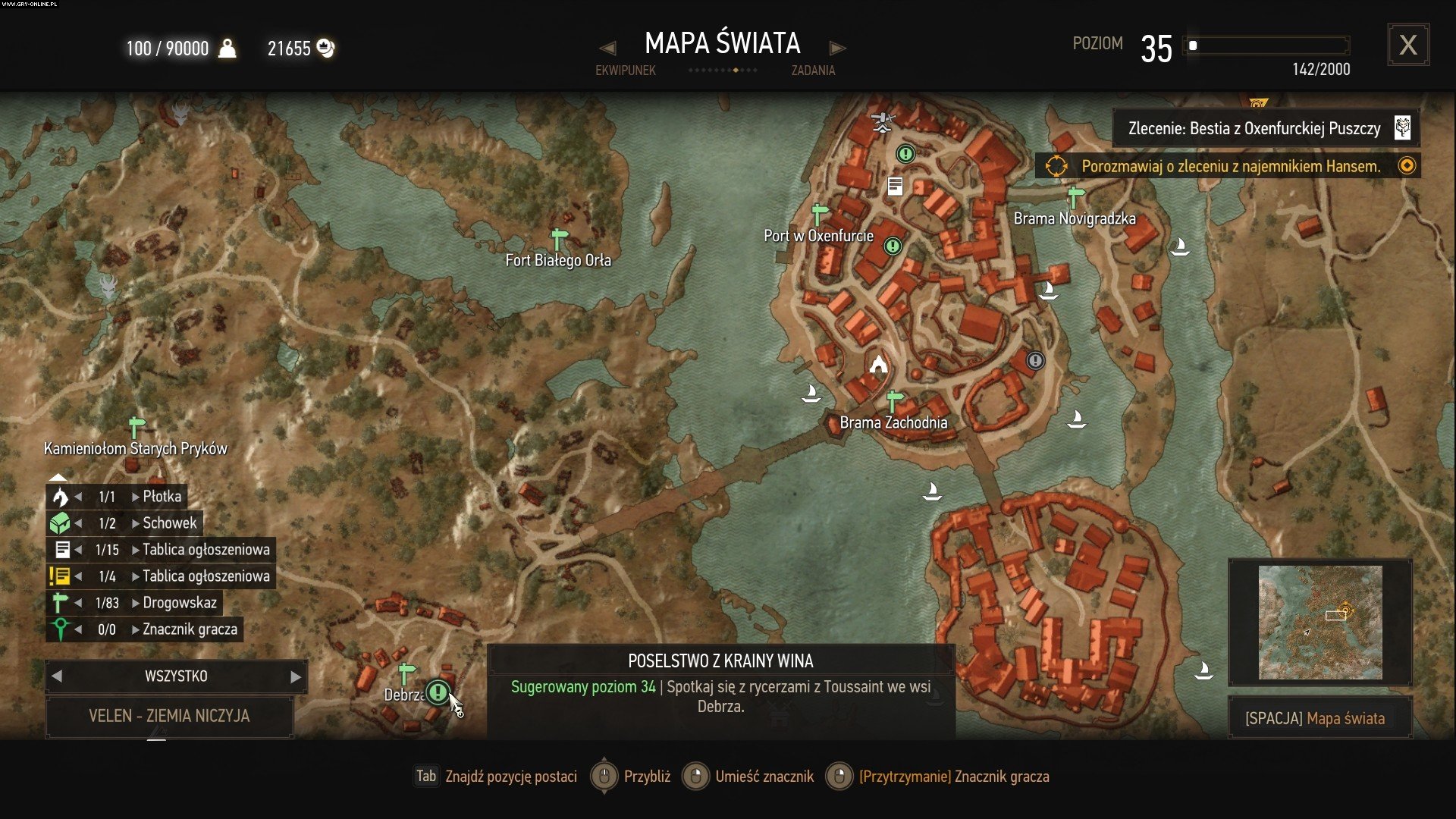
Task: Select the Port w Oxenfurcie signpost
Action: [x=819, y=215]
